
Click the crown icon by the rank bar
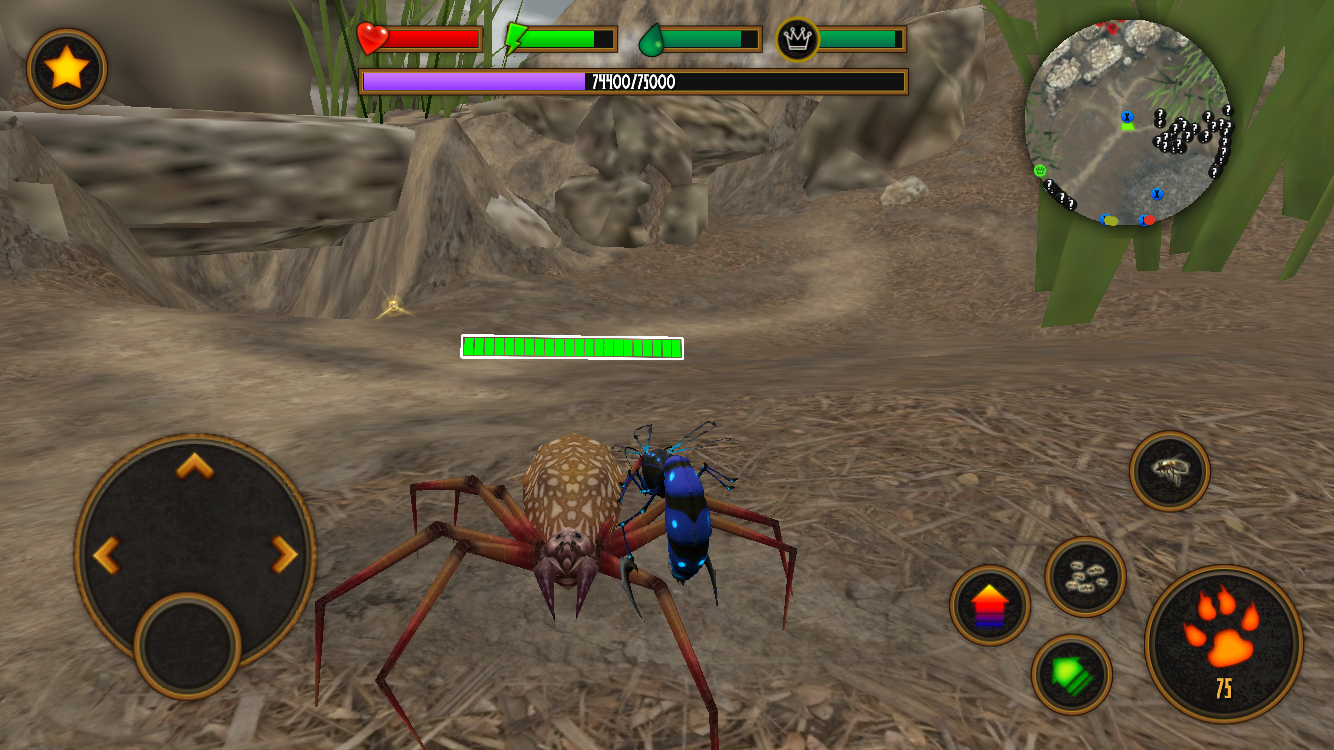(794, 38)
